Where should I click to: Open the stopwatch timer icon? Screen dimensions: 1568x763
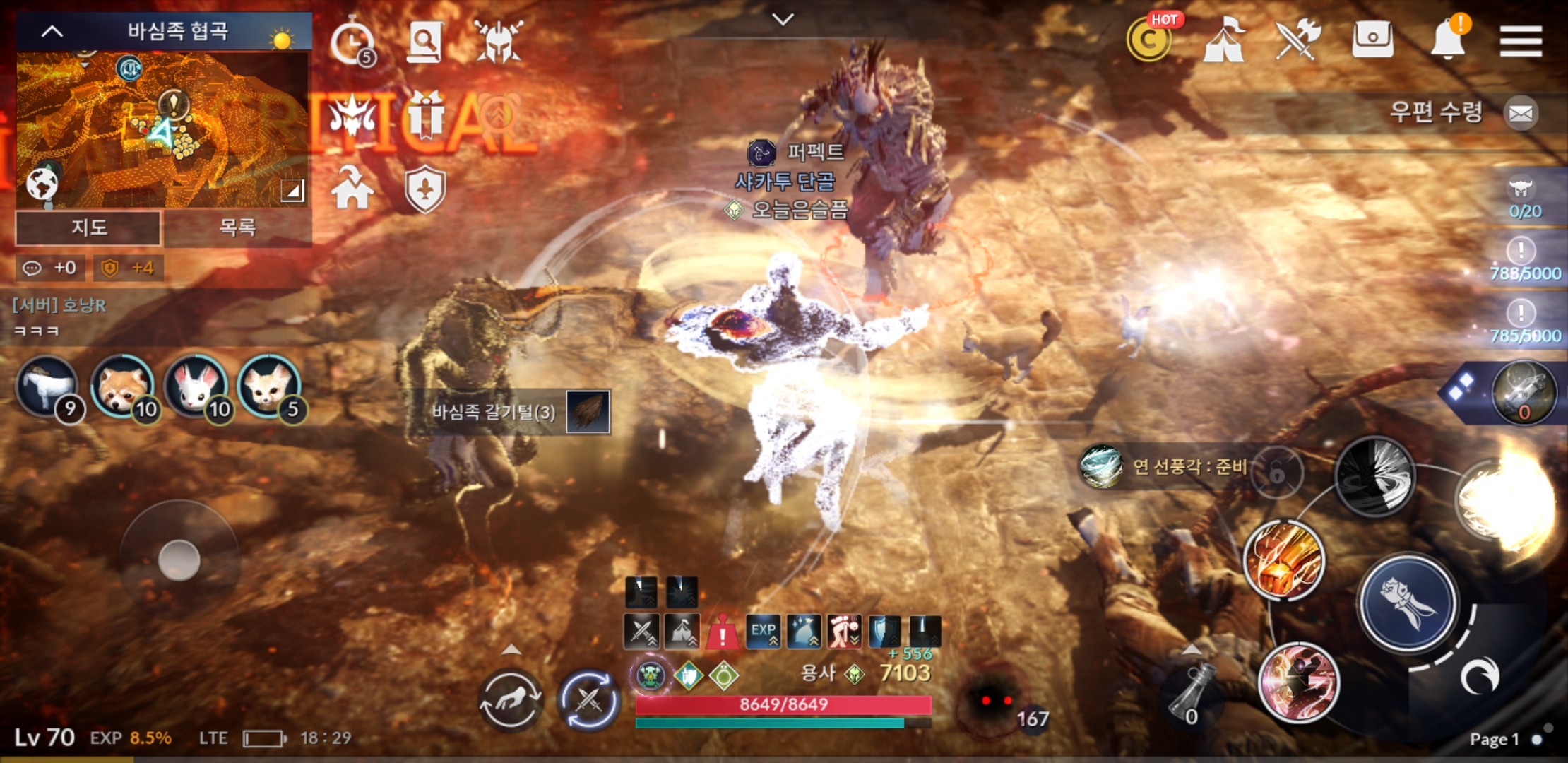[352, 42]
